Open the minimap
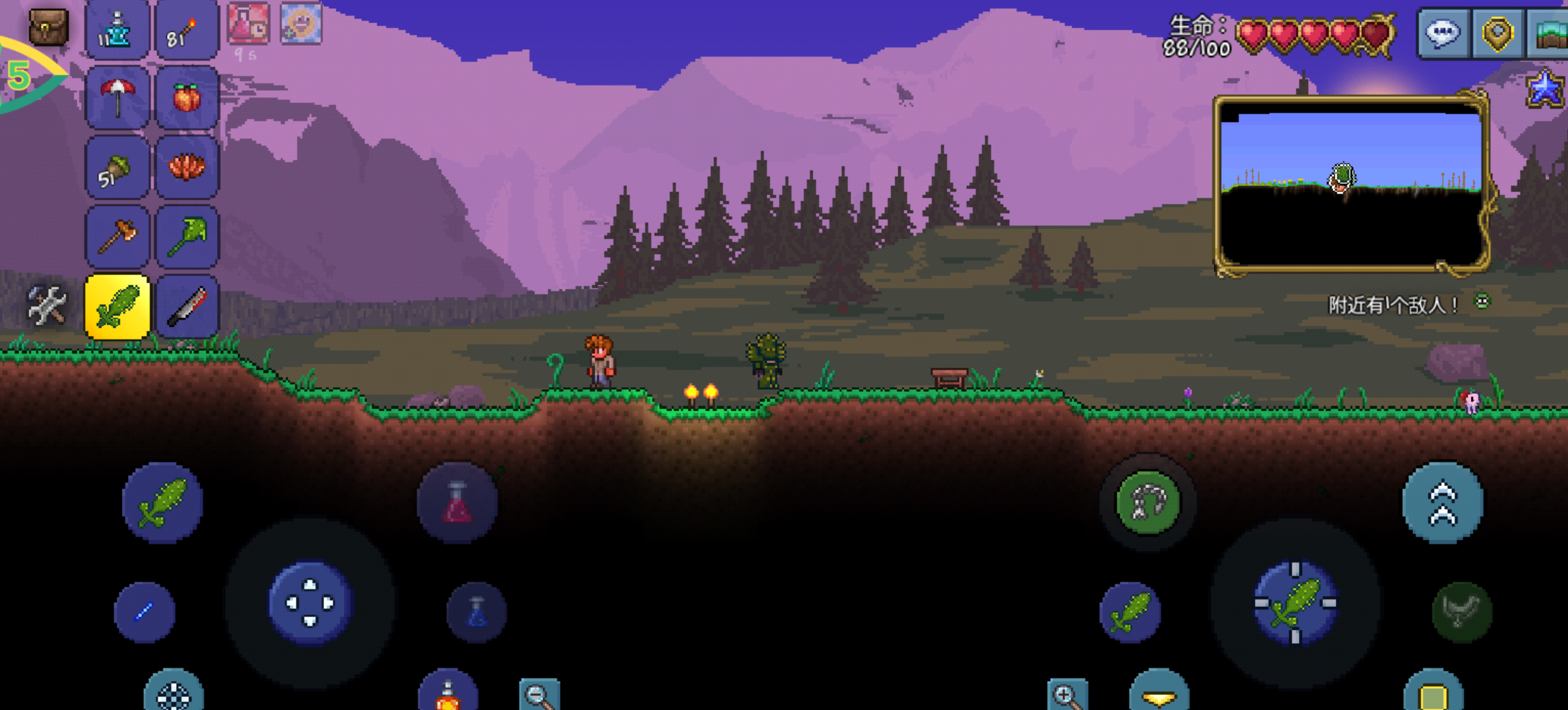This screenshot has width=1568, height=710. coord(1350,184)
